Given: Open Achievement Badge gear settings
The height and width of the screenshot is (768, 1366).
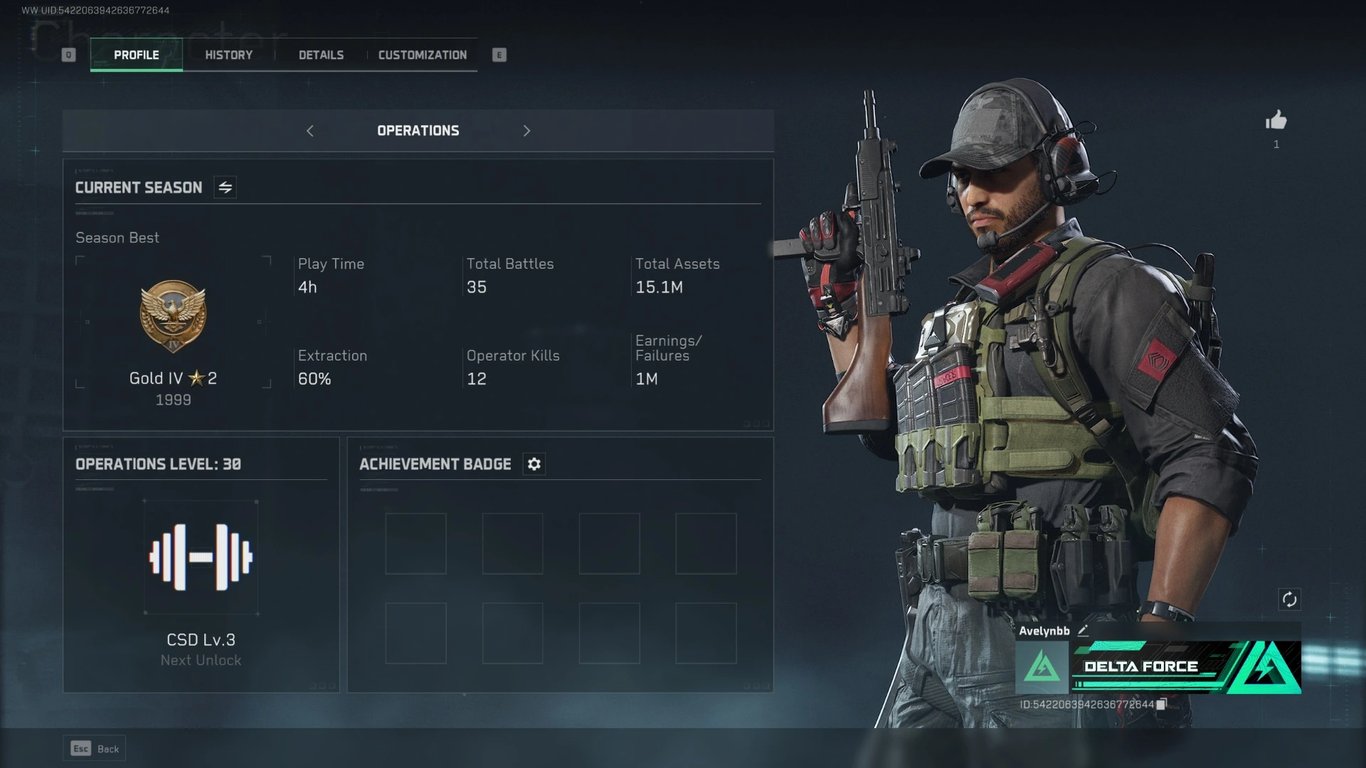Looking at the screenshot, I should point(534,464).
